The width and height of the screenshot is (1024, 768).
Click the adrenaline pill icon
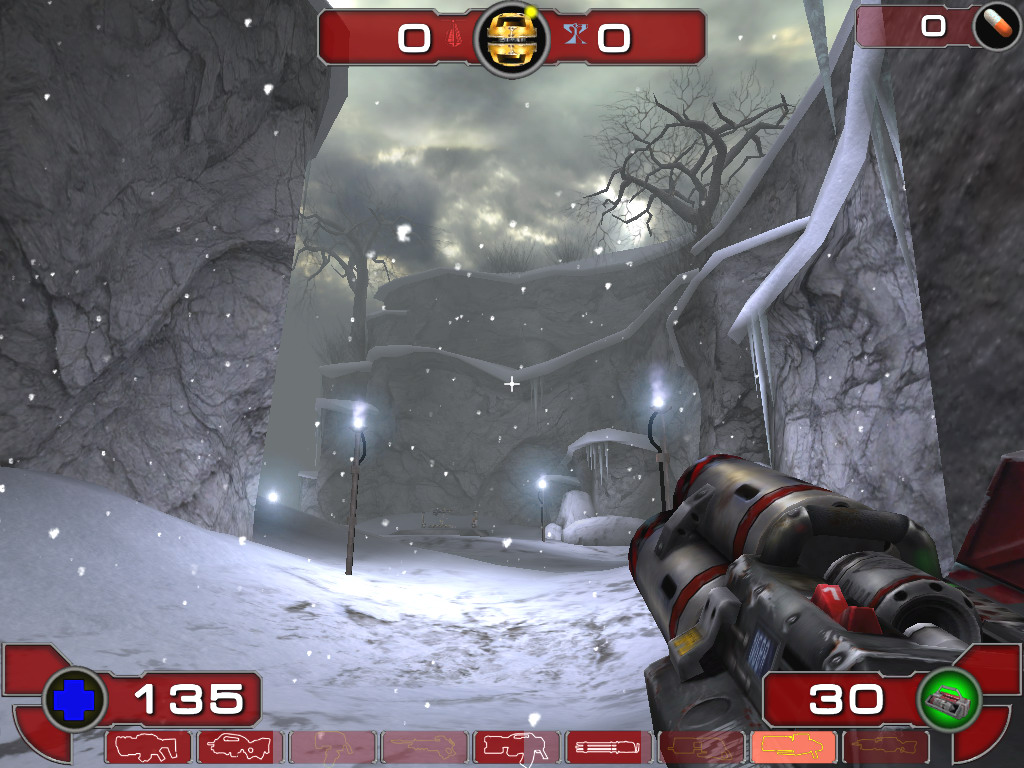click(996, 28)
